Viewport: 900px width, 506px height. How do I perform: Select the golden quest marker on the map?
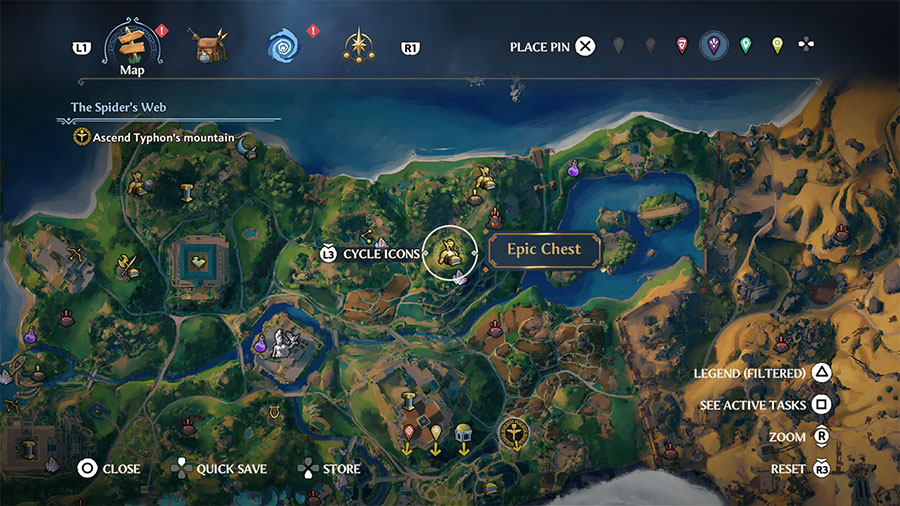pos(512,432)
